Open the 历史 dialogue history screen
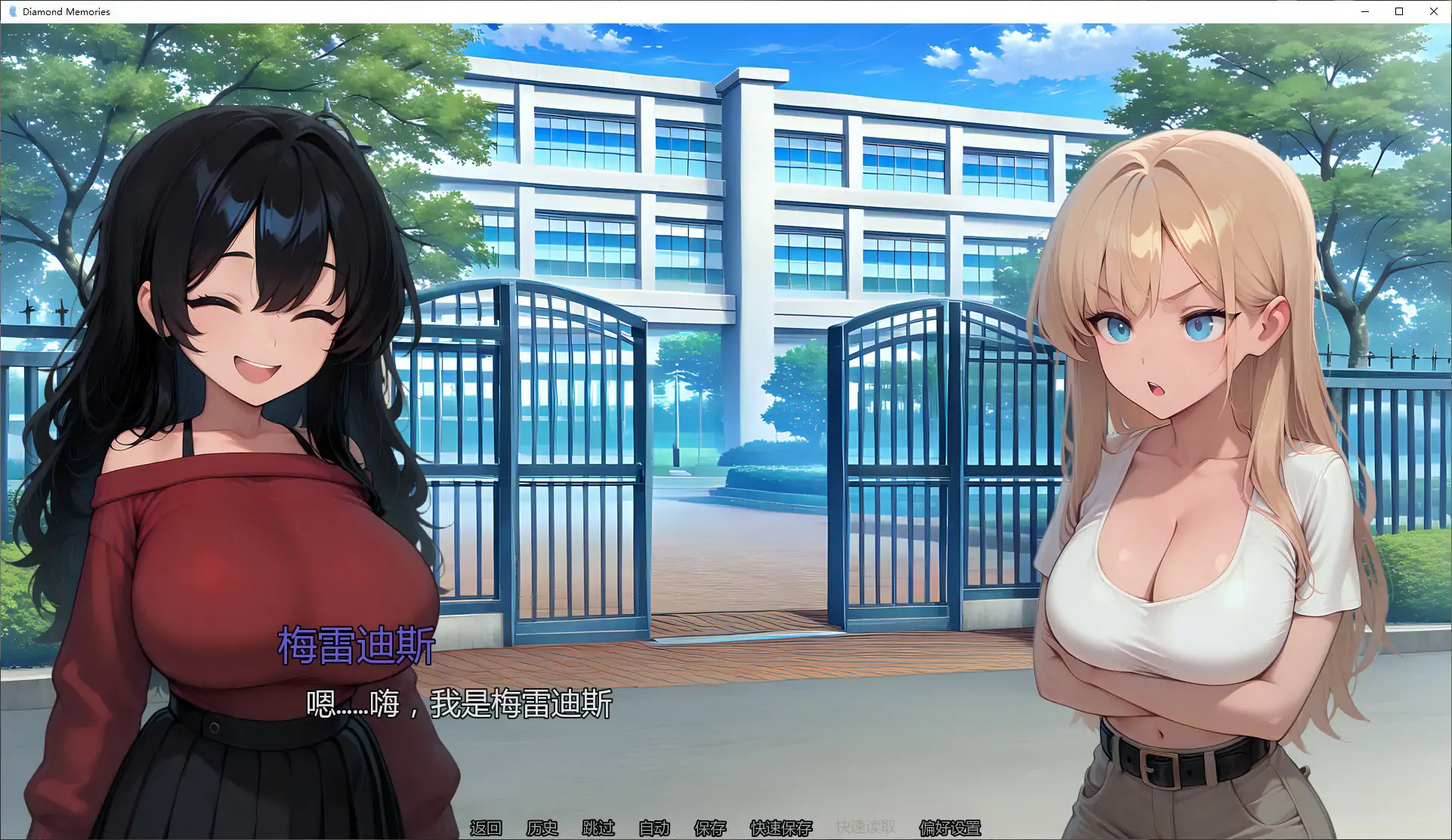 [542, 828]
